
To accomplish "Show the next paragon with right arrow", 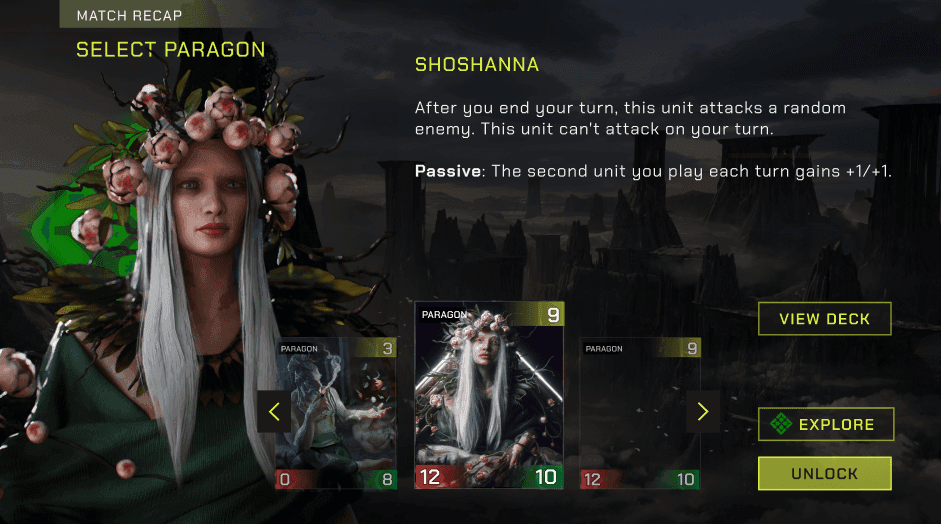I will tap(702, 412).
